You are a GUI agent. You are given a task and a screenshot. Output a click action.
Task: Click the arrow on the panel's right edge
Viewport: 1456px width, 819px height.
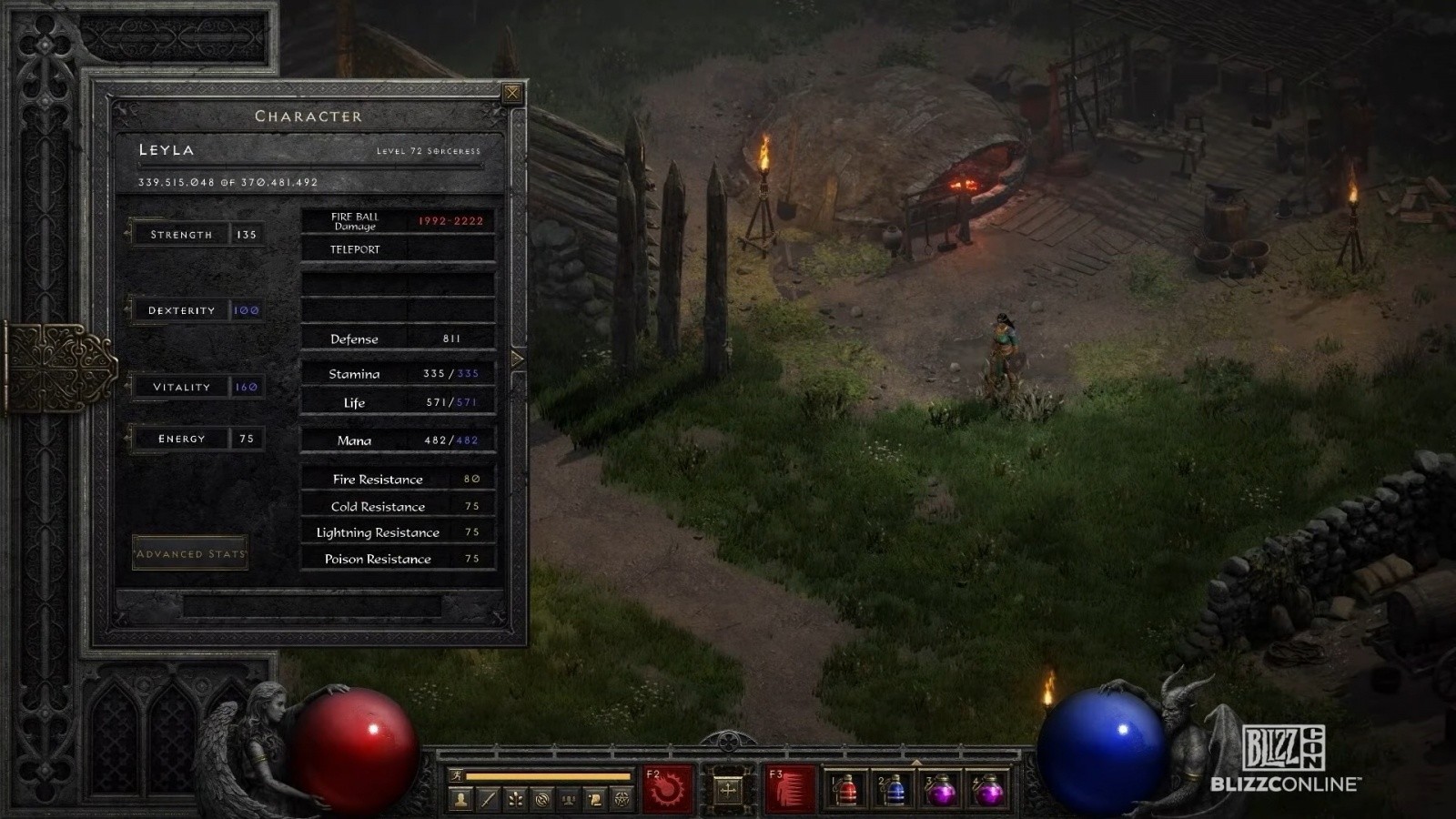518,359
